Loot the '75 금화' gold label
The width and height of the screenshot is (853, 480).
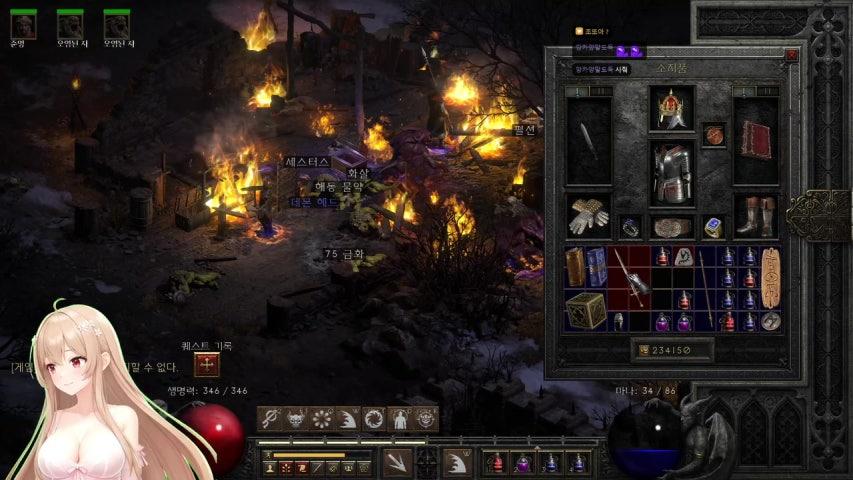[344, 255]
